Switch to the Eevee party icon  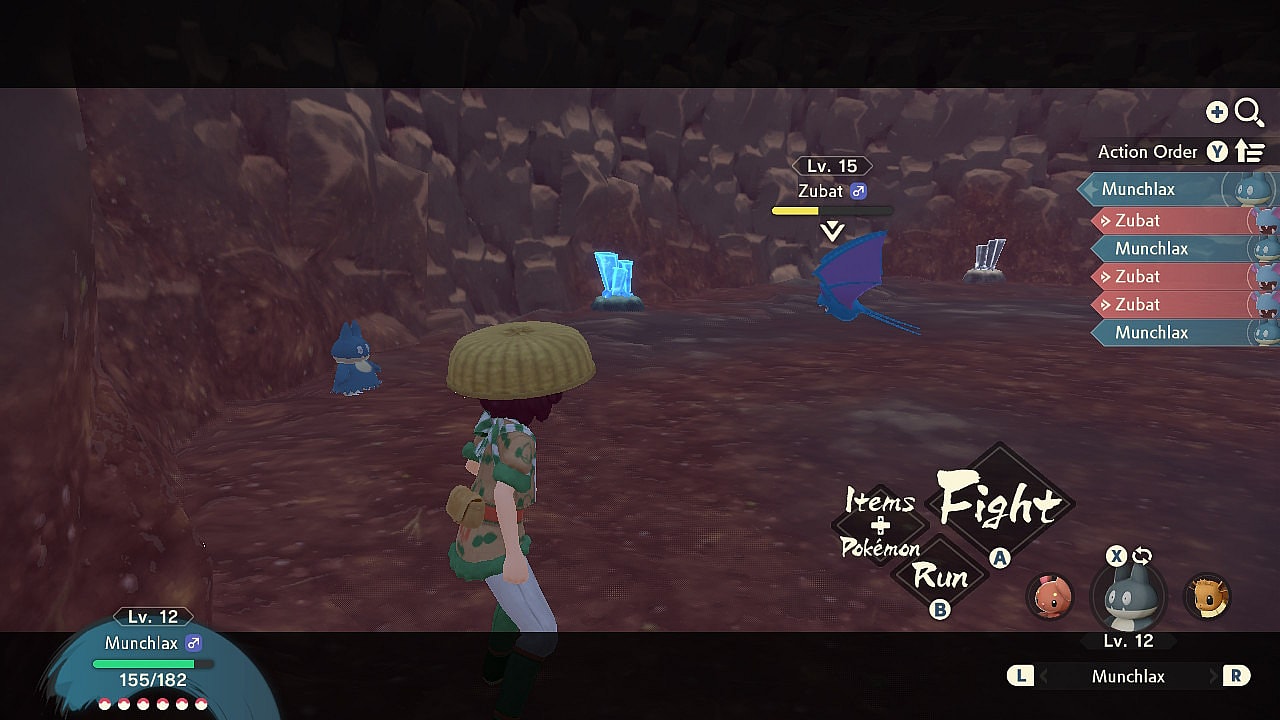pos(1207,597)
